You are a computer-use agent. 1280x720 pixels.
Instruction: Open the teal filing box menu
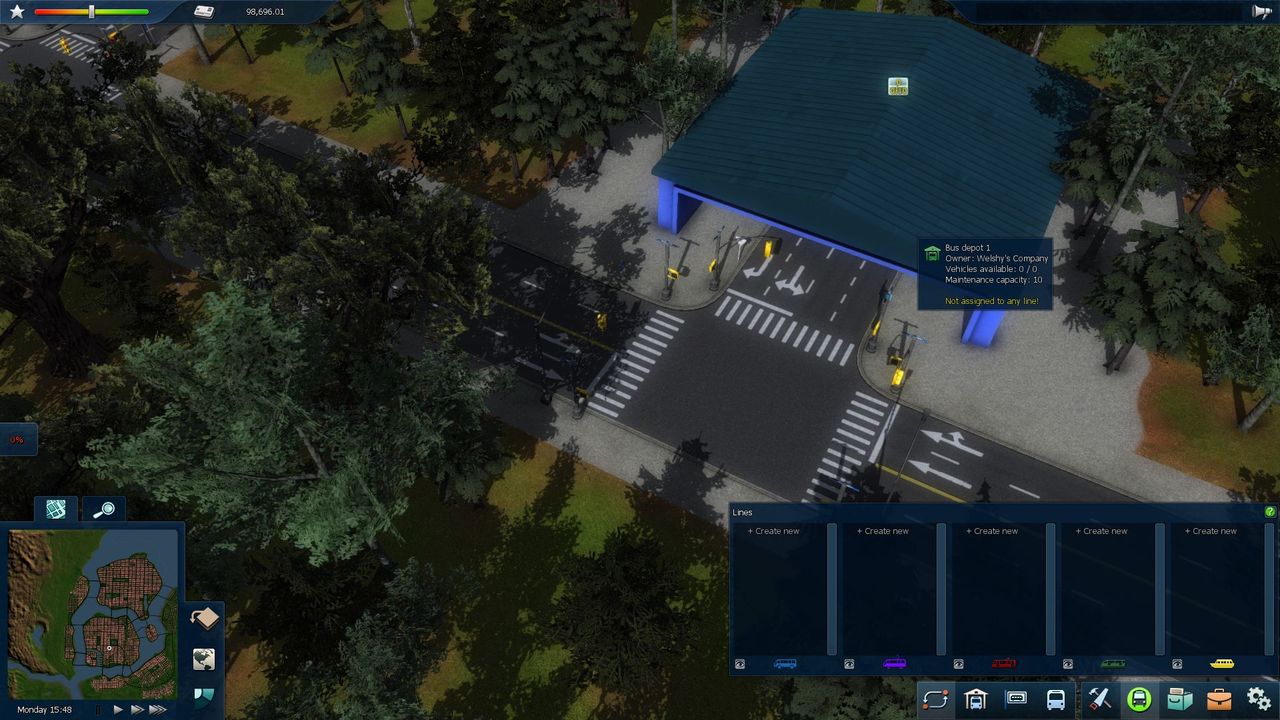tap(1180, 699)
